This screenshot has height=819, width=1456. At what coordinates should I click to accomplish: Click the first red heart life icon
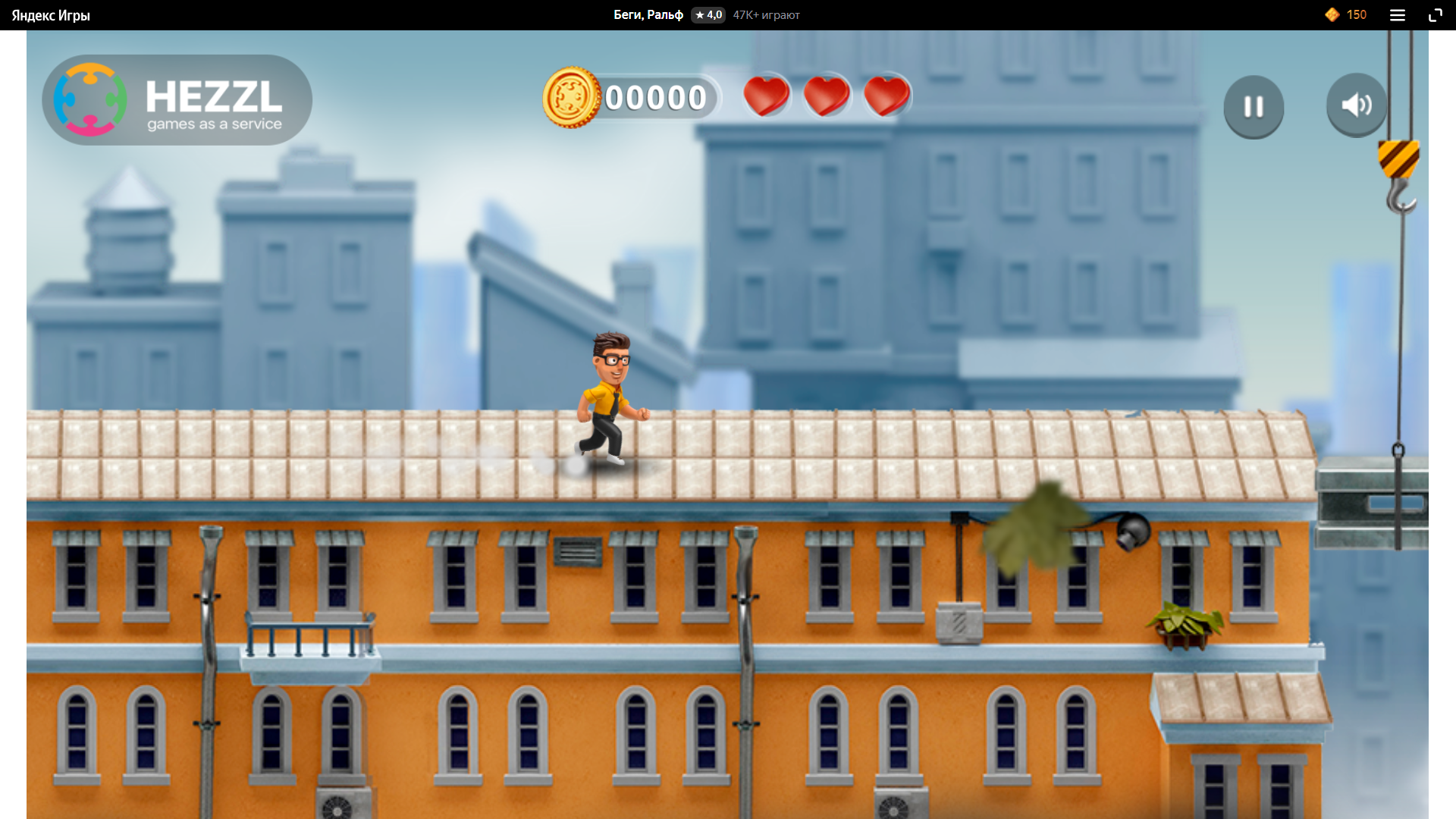[767, 96]
